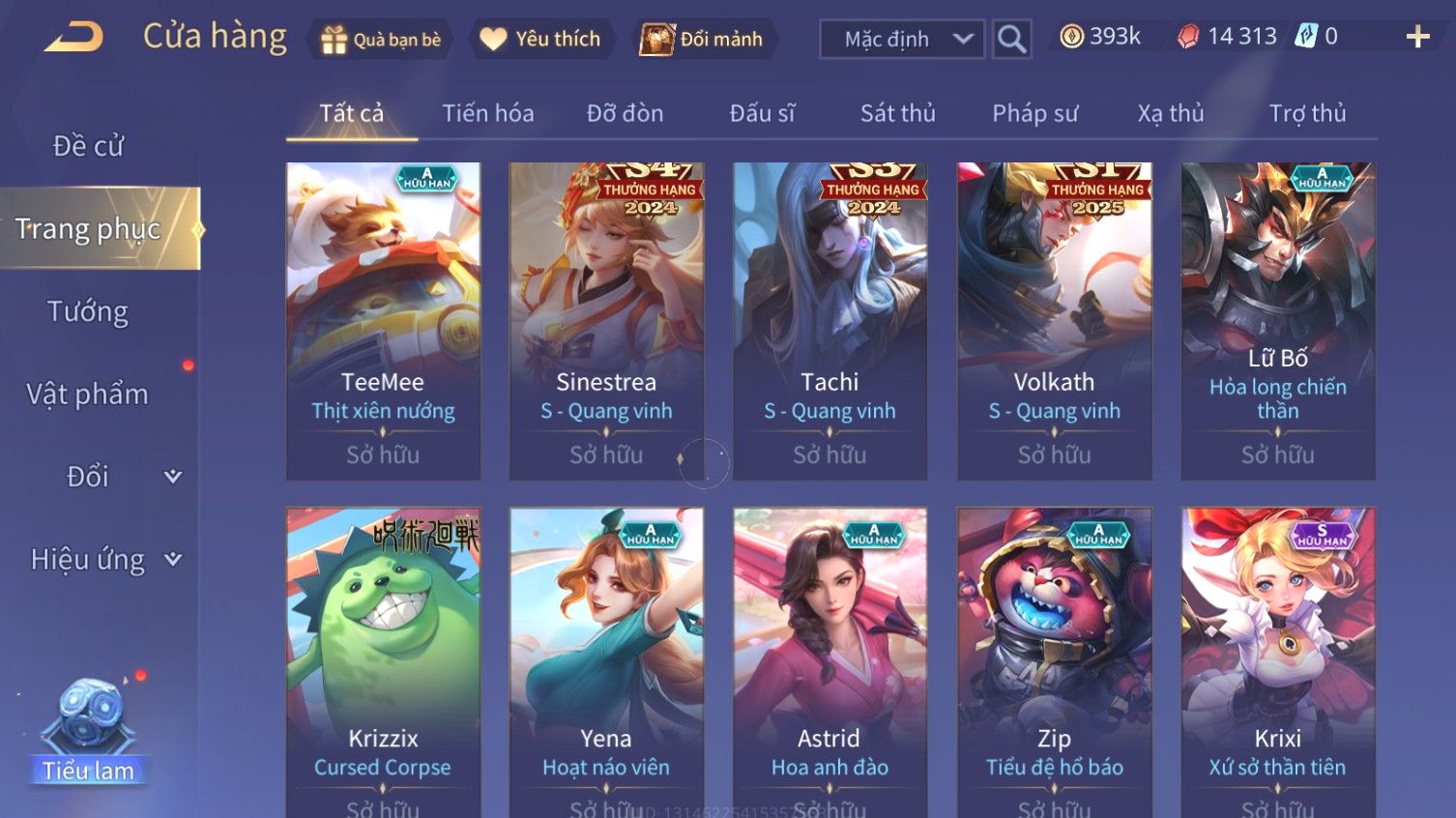Select the Pháp sư mage tab
Image resolution: width=1456 pixels, height=818 pixels.
click(x=1034, y=114)
